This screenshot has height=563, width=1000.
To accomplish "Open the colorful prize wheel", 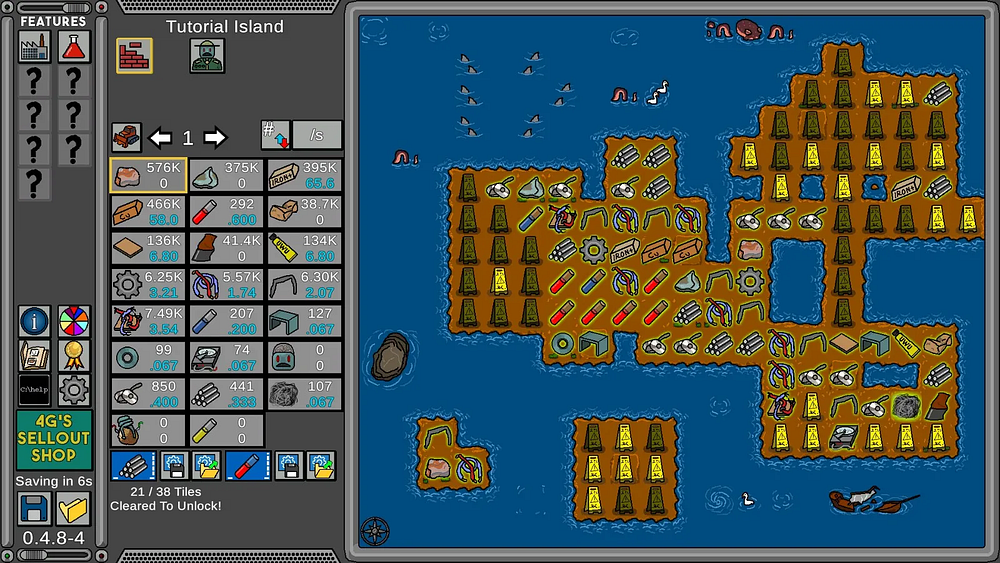I will 73,321.
